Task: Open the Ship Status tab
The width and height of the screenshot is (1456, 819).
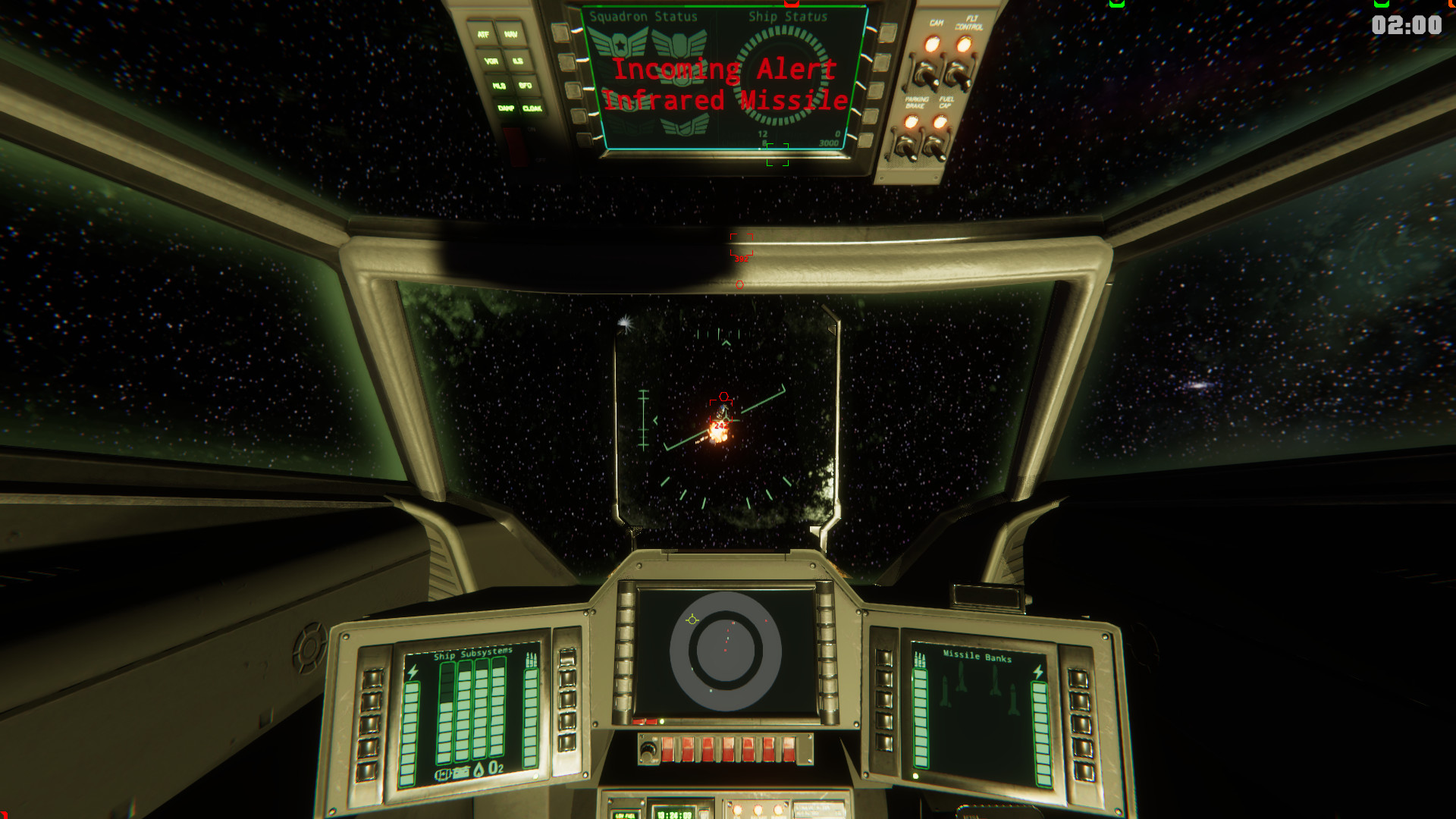Action: tap(787, 15)
